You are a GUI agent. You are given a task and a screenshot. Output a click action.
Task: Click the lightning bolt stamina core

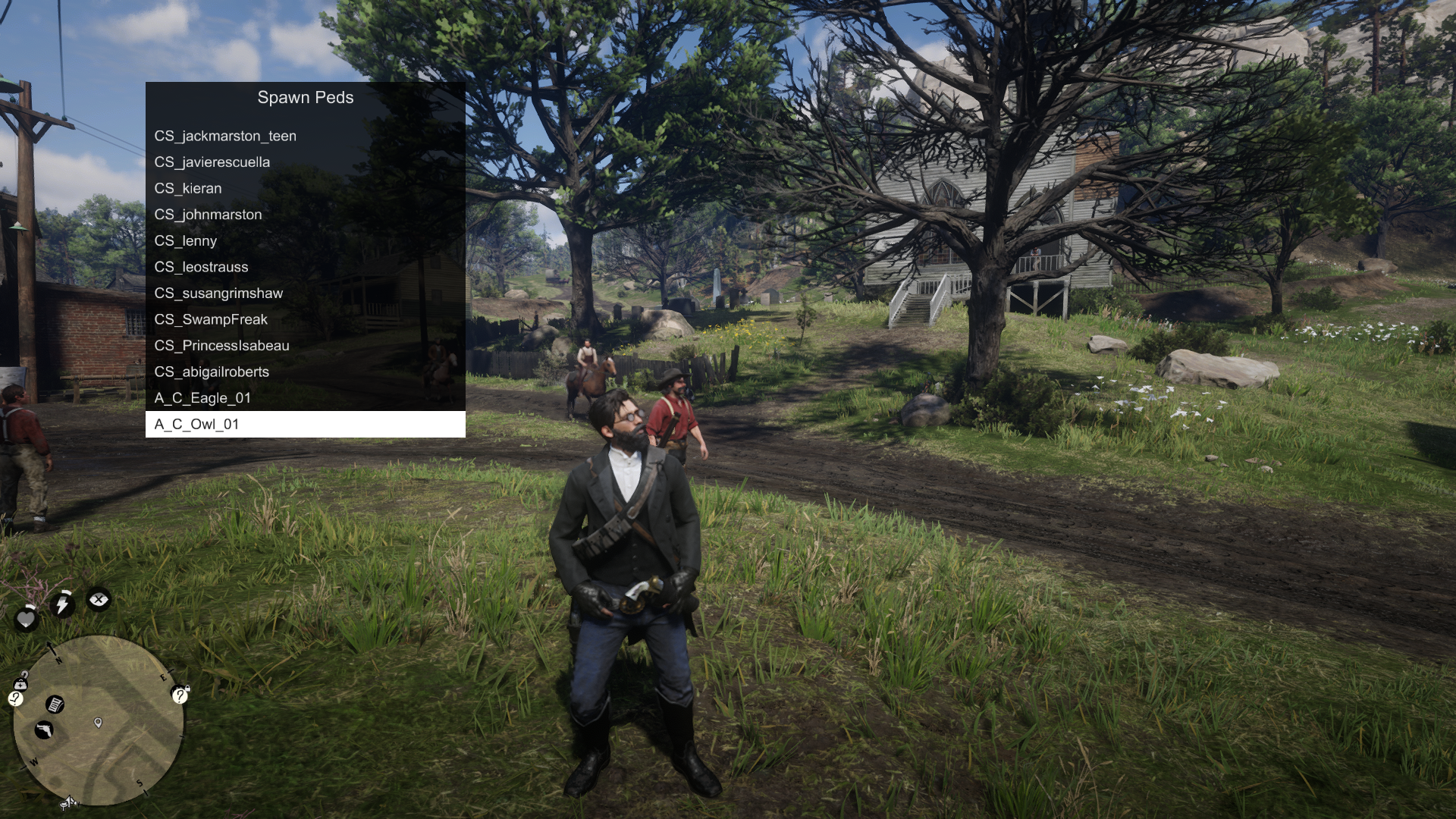(x=63, y=604)
